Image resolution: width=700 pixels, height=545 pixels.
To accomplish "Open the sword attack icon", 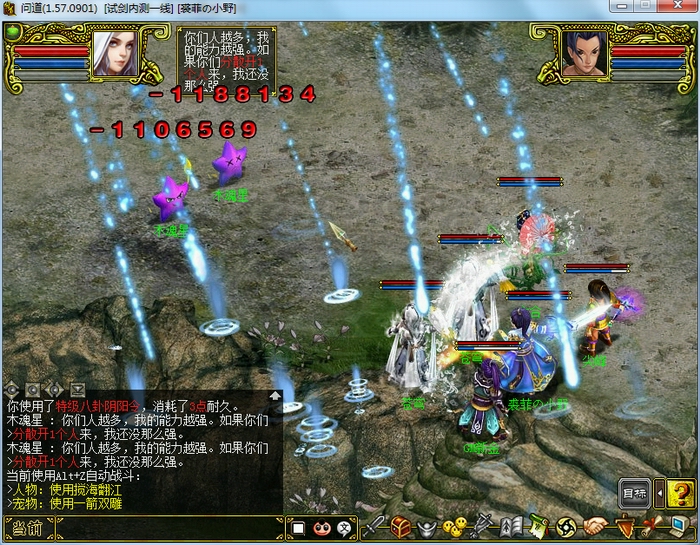I will (374, 526).
